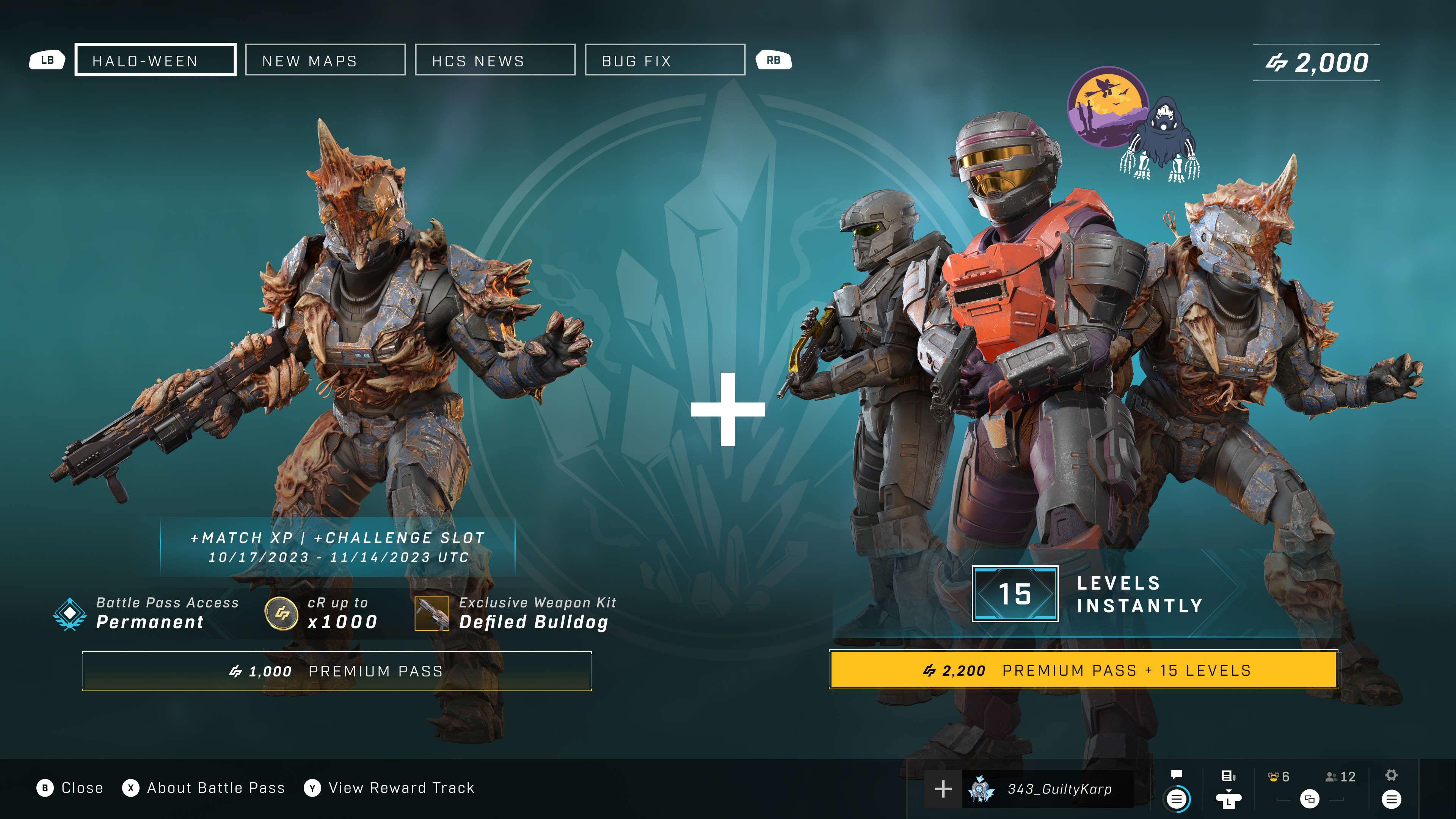View Reward Track for the pass
1456x819 pixels.
(x=389, y=788)
